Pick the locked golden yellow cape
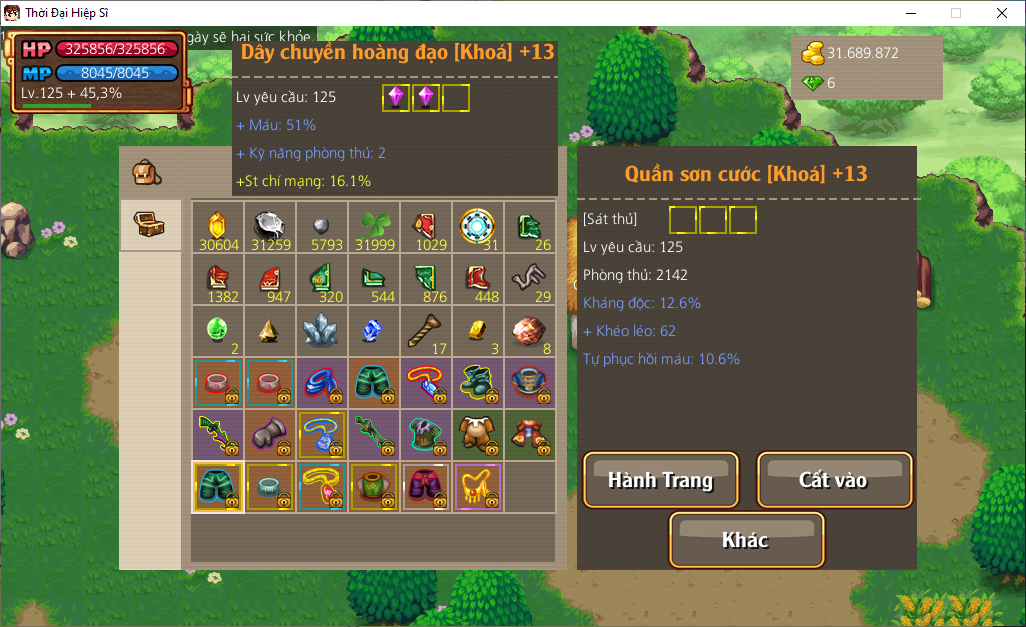The width and height of the screenshot is (1026, 627). 477,487
